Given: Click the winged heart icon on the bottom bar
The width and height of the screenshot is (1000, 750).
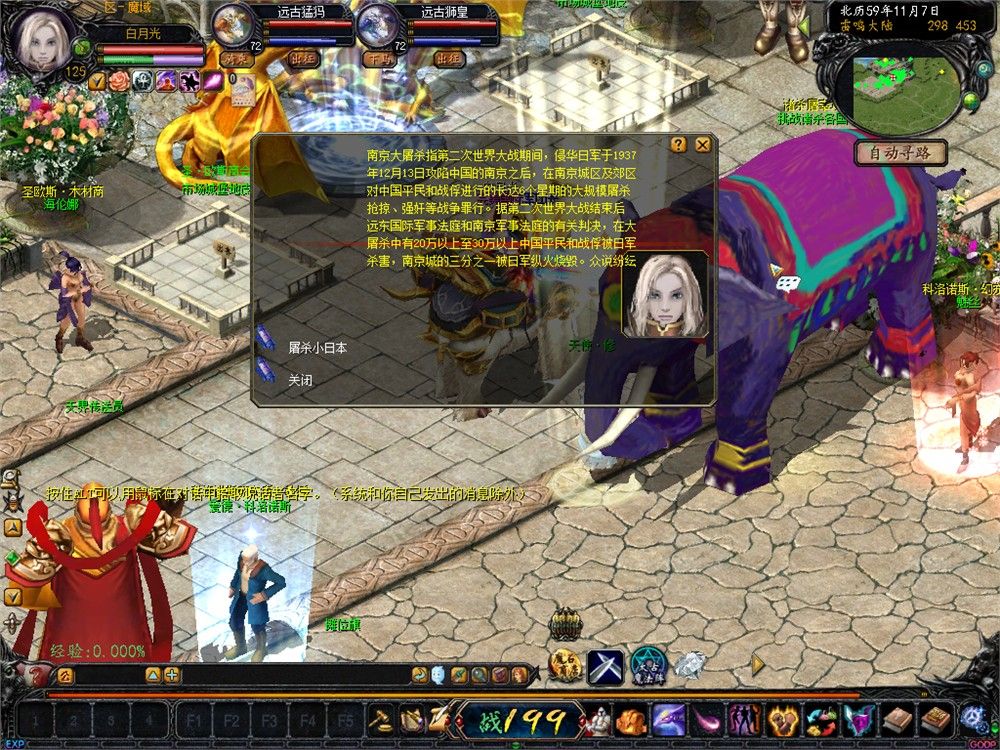Looking at the screenshot, I should (x=858, y=718).
